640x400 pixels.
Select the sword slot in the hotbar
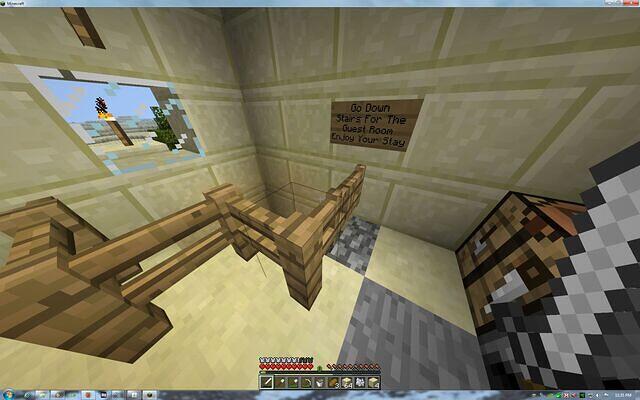point(267,382)
